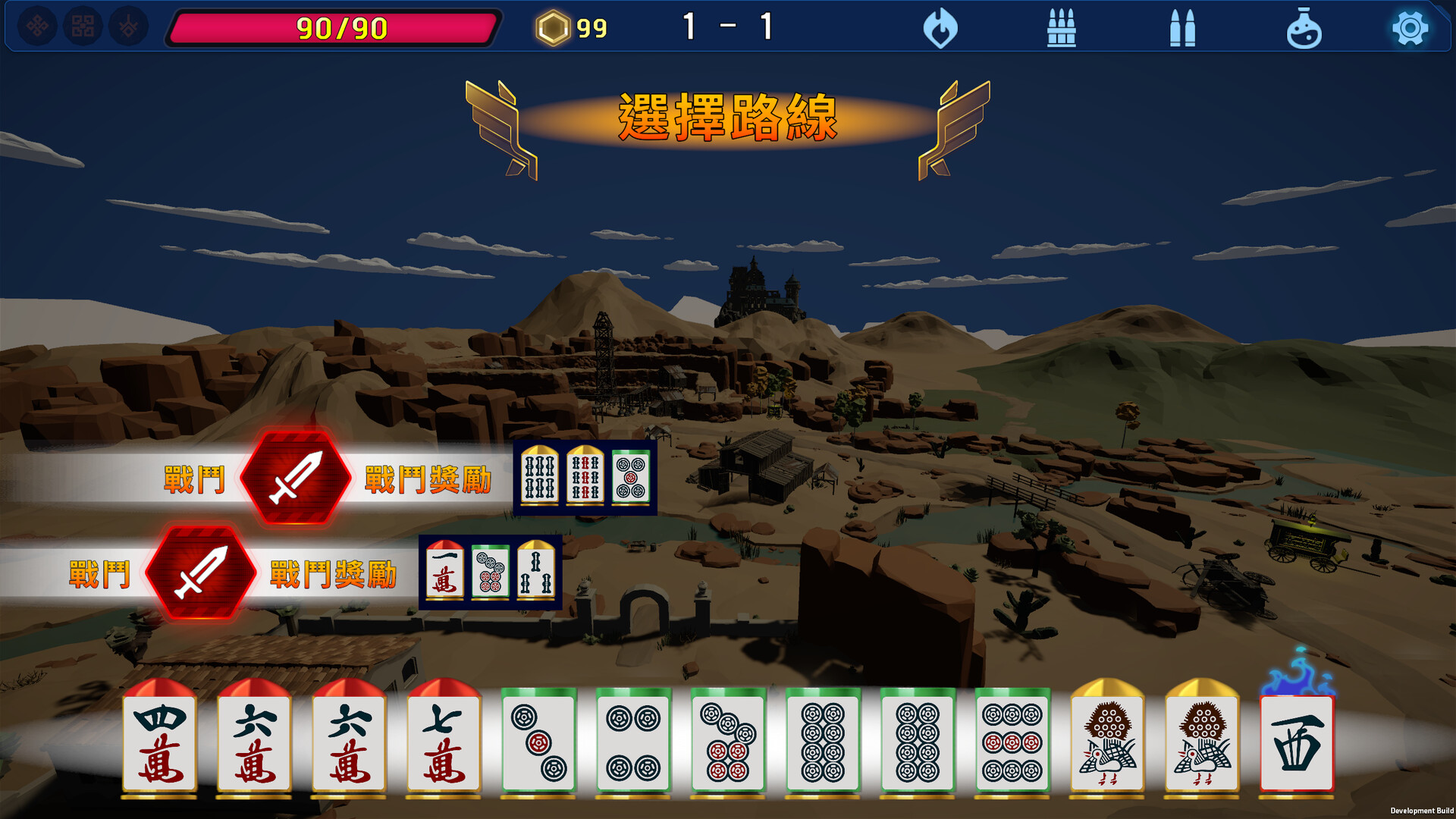
Task: Open settings with the gear icon
Action: (x=1410, y=29)
